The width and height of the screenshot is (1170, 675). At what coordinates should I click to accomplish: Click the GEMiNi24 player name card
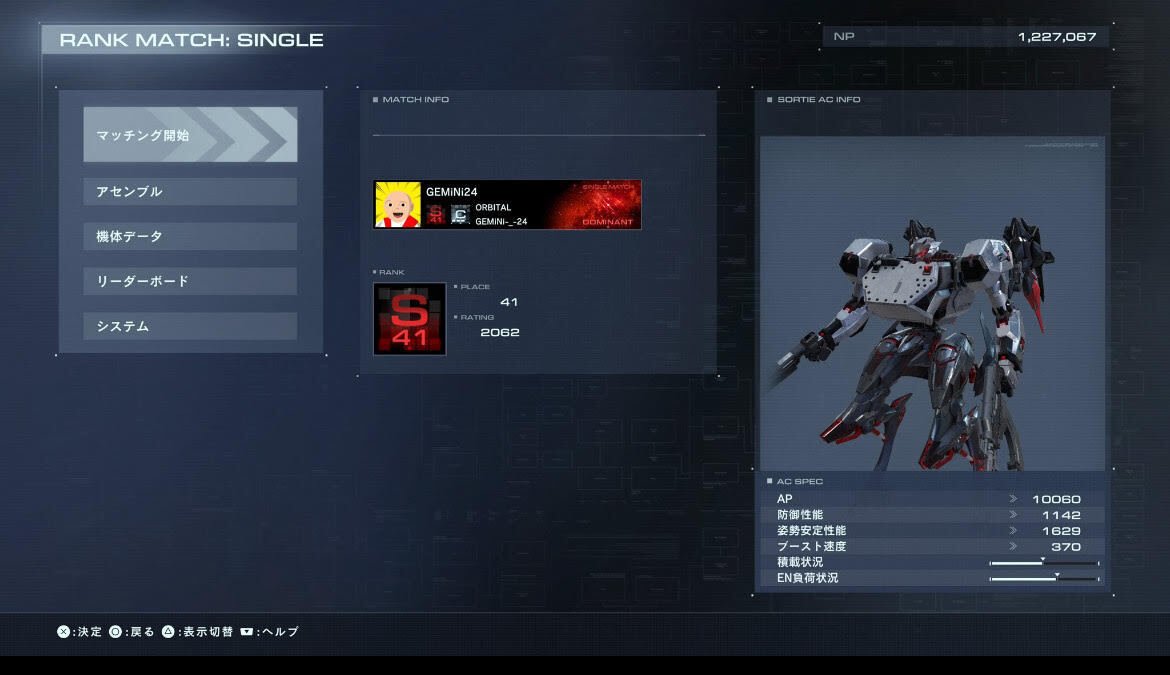[x=507, y=205]
